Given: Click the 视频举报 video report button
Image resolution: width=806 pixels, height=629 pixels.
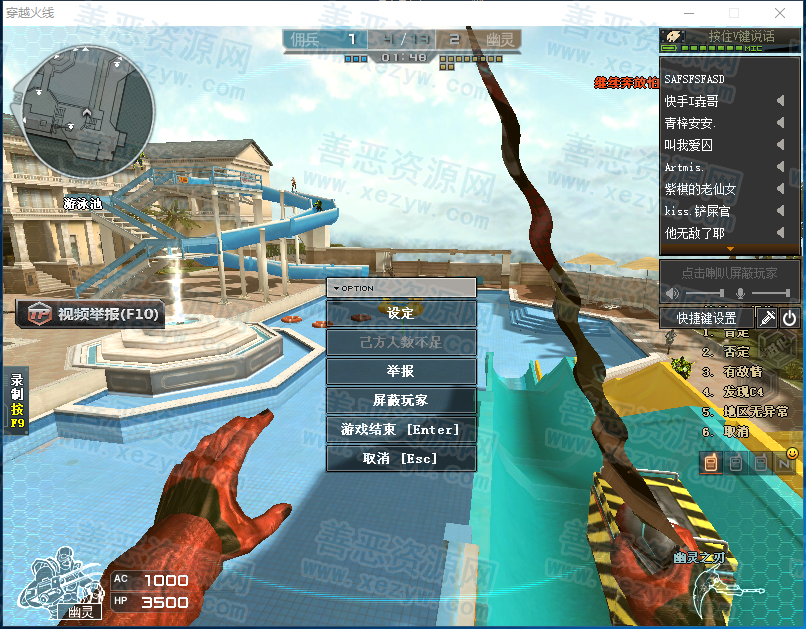Looking at the screenshot, I should (91, 314).
